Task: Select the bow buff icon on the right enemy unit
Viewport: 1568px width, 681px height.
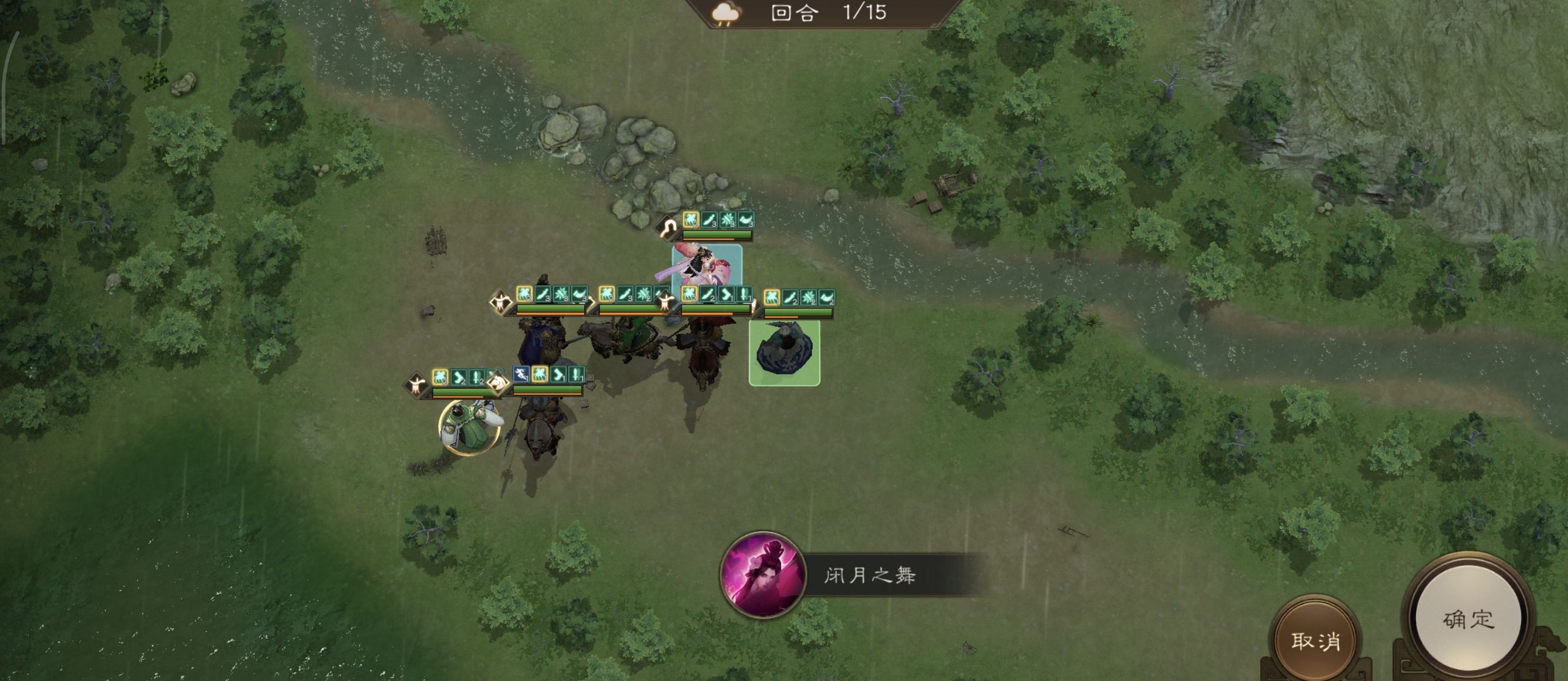Action: click(x=829, y=298)
